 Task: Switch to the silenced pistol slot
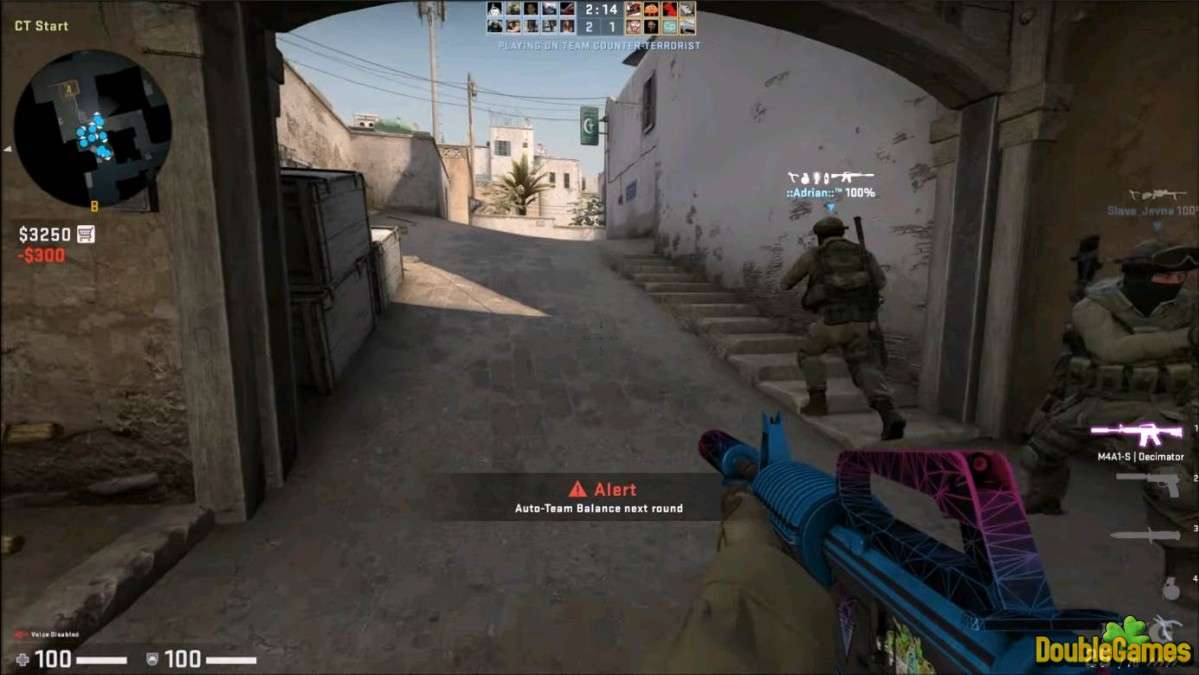pyautogui.click(x=1148, y=483)
